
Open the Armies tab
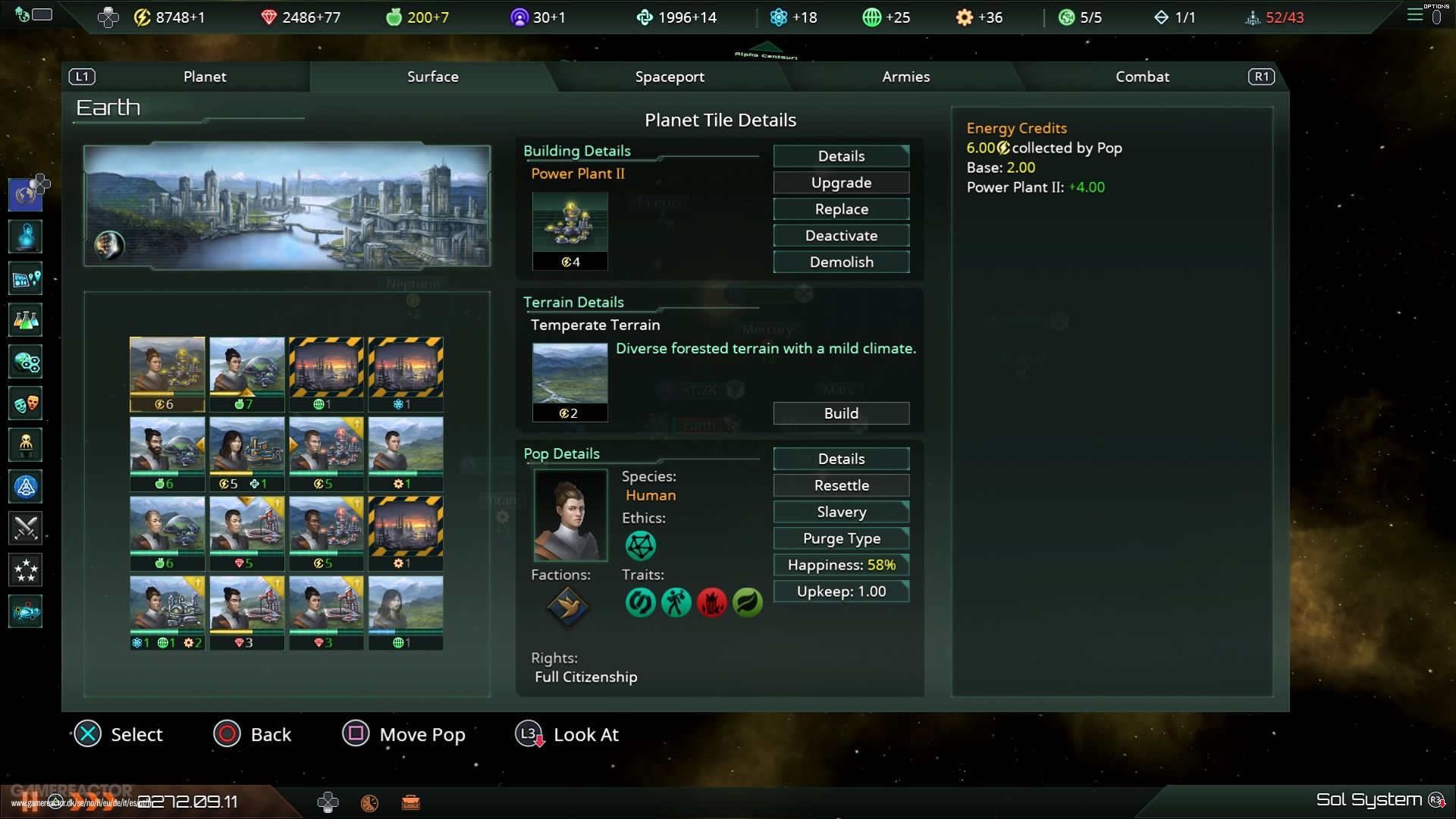pos(905,77)
